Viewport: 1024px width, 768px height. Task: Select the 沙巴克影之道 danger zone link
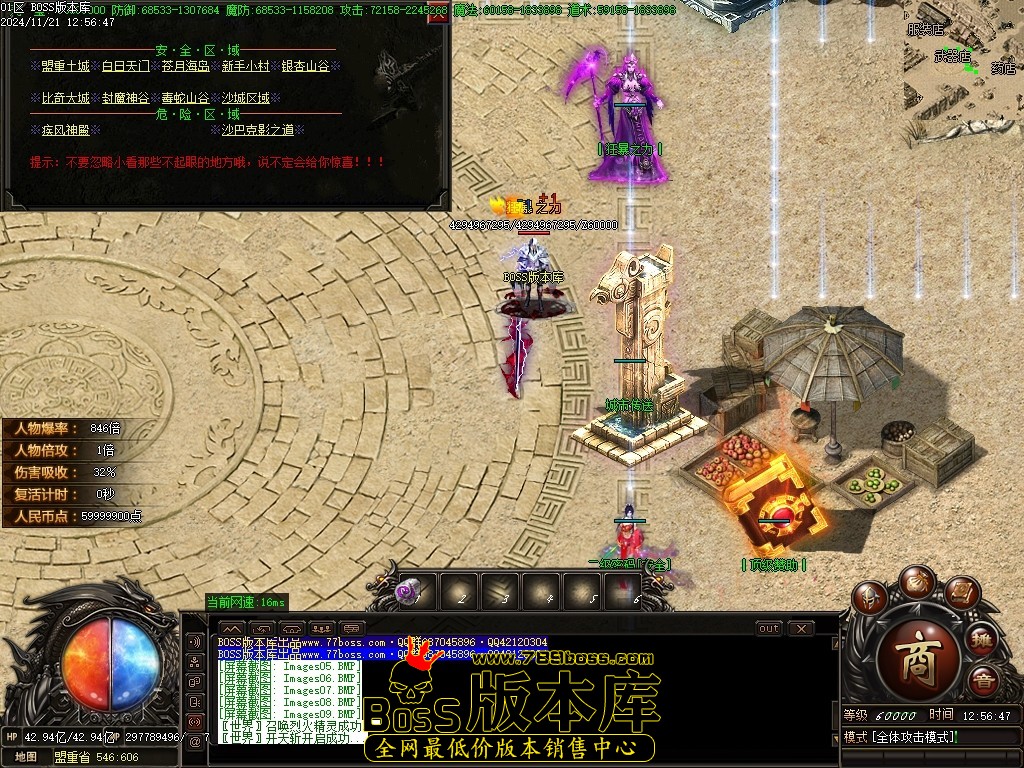pyautogui.click(x=257, y=130)
